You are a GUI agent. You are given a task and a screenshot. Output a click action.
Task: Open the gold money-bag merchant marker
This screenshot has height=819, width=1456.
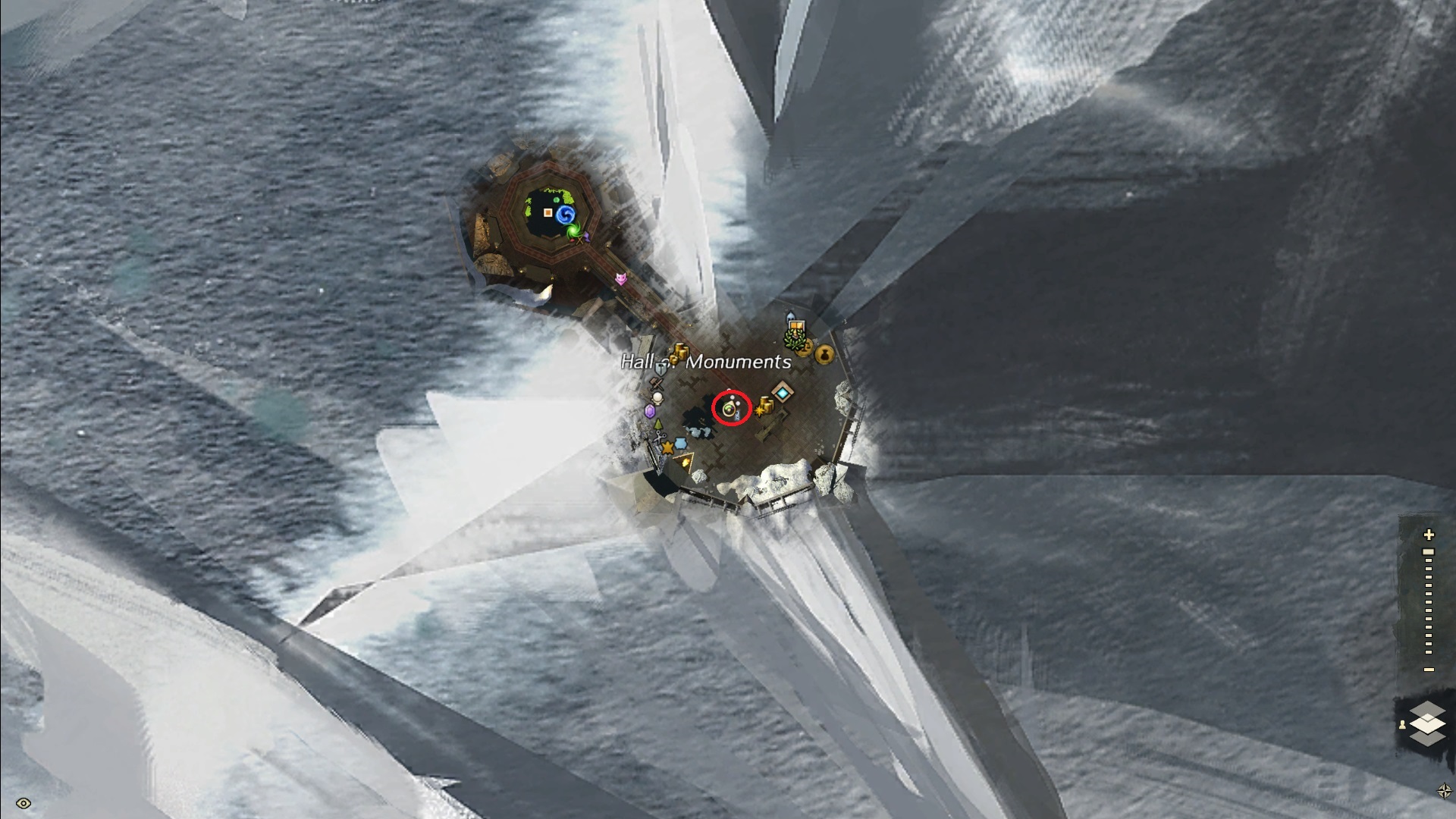pos(824,353)
